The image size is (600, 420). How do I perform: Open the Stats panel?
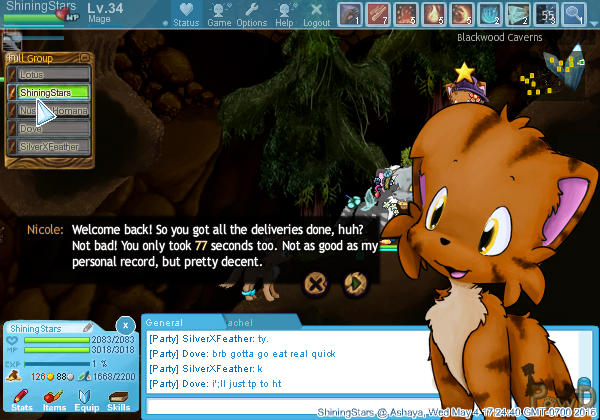pos(21,400)
